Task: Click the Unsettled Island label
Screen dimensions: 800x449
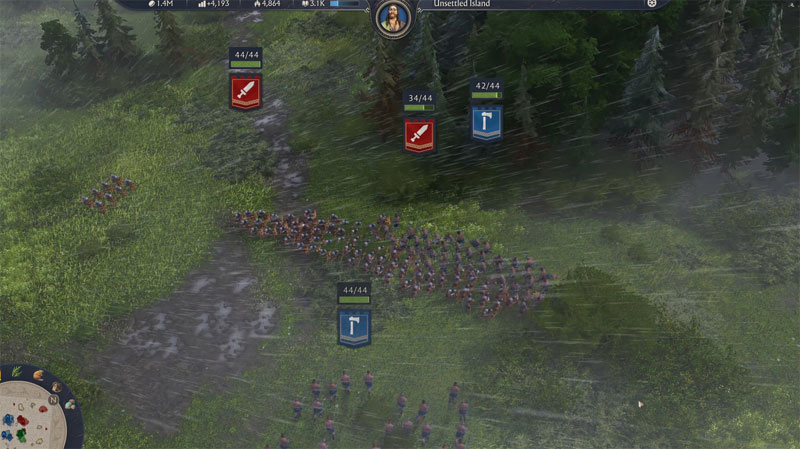Action: point(461,4)
